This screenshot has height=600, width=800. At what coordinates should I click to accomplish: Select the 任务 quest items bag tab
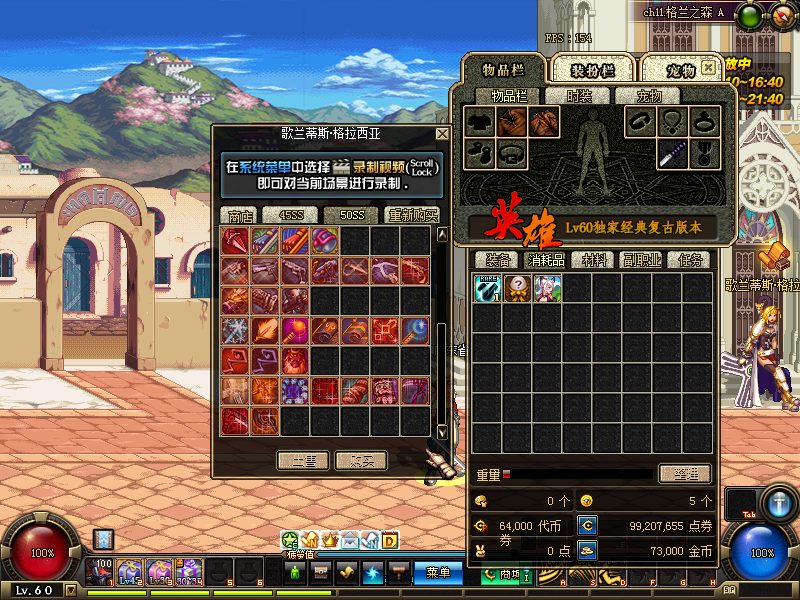tap(690, 260)
